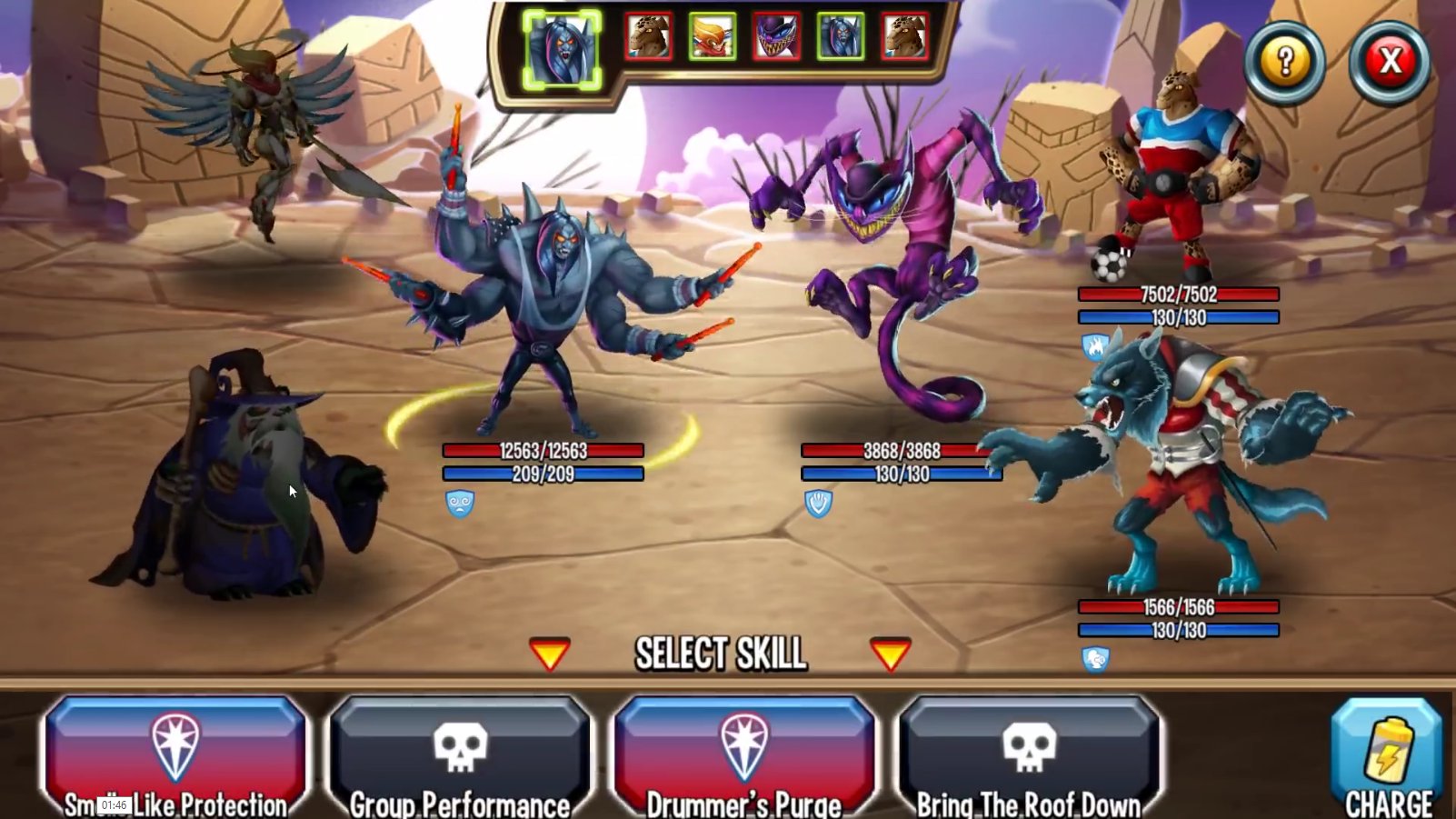Inspect the purple cat's shield status icon
The image size is (1456, 819).
(819, 503)
